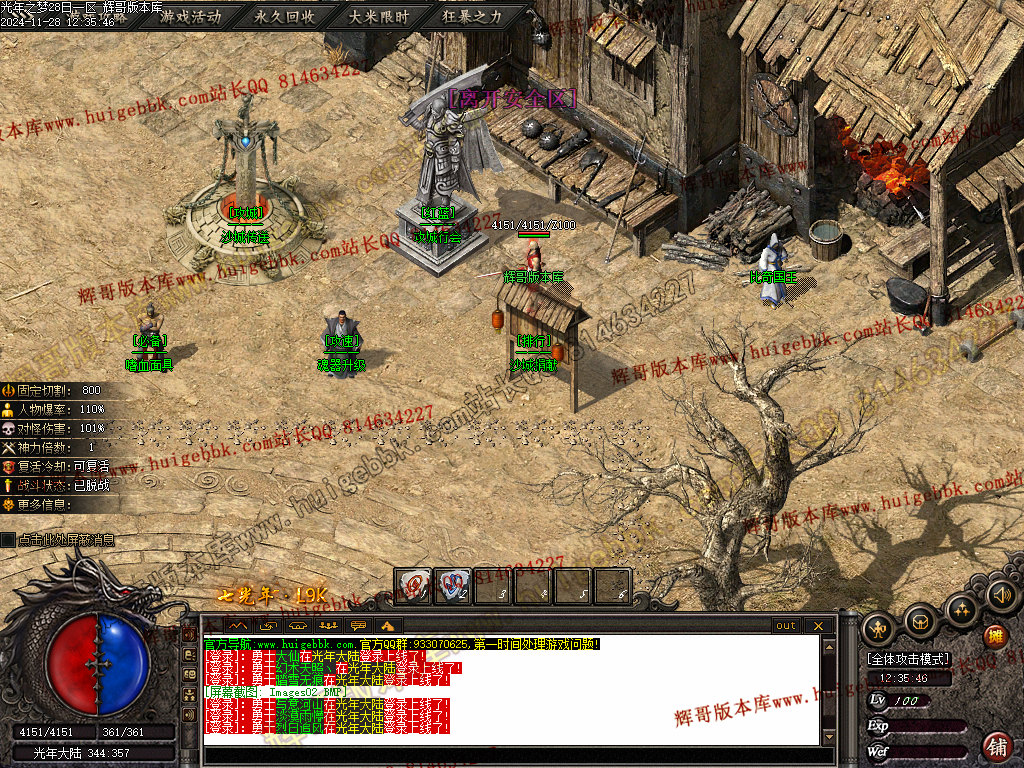
Task: Open the bag inventory icon
Action: tap(920, 622)
